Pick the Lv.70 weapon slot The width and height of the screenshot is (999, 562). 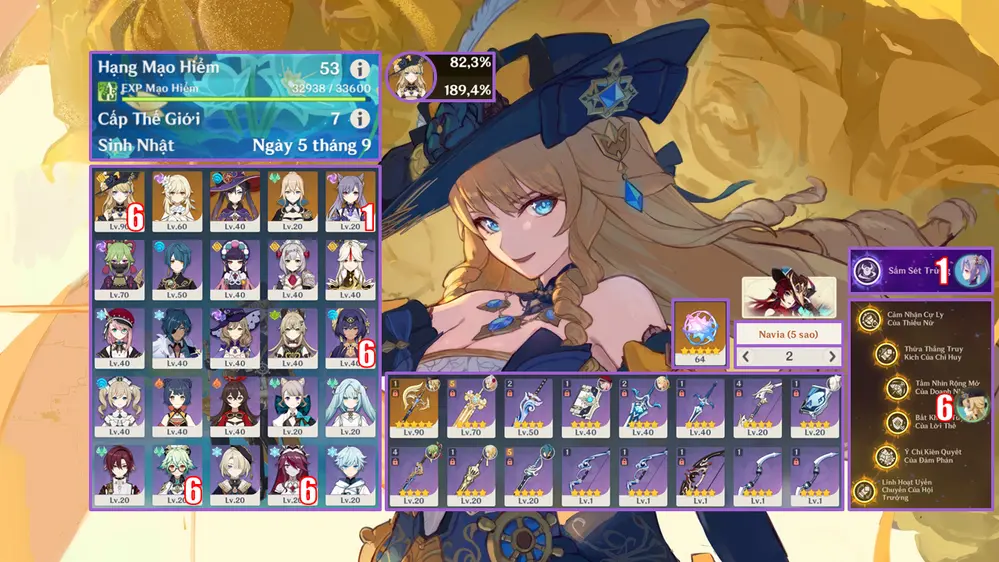pos(474,407)
